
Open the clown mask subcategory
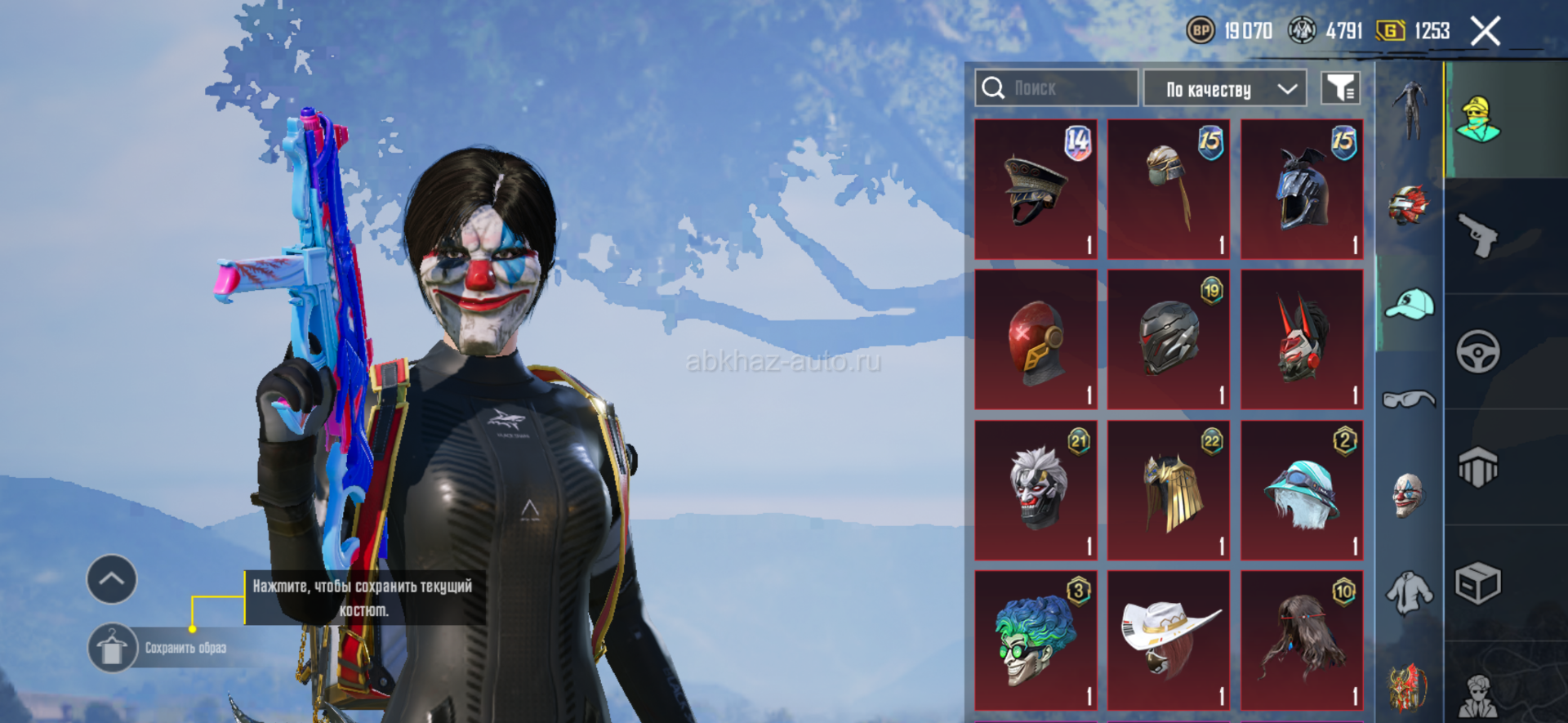pos(1409,494)
